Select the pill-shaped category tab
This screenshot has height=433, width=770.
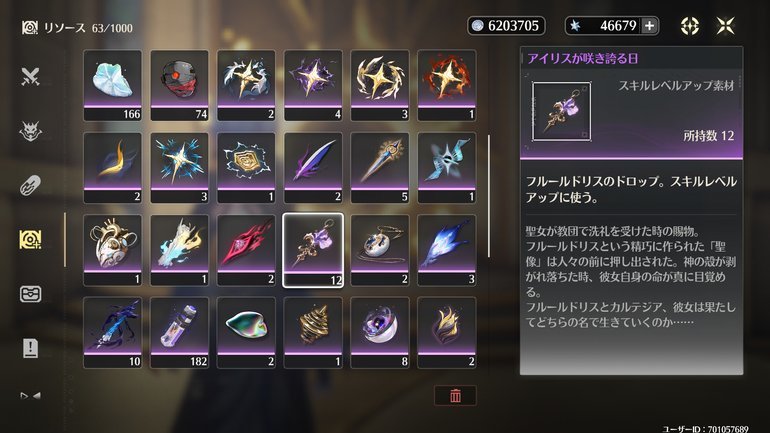coord(30,184)
